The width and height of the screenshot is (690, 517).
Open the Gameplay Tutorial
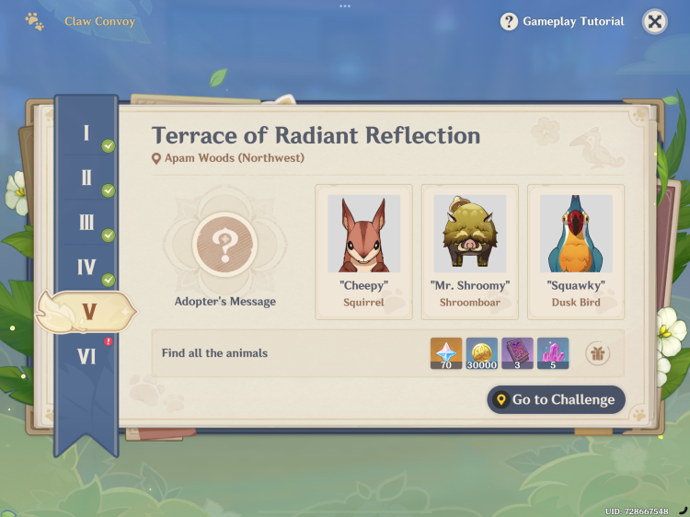pyautogui.click(x=562, y=22)
